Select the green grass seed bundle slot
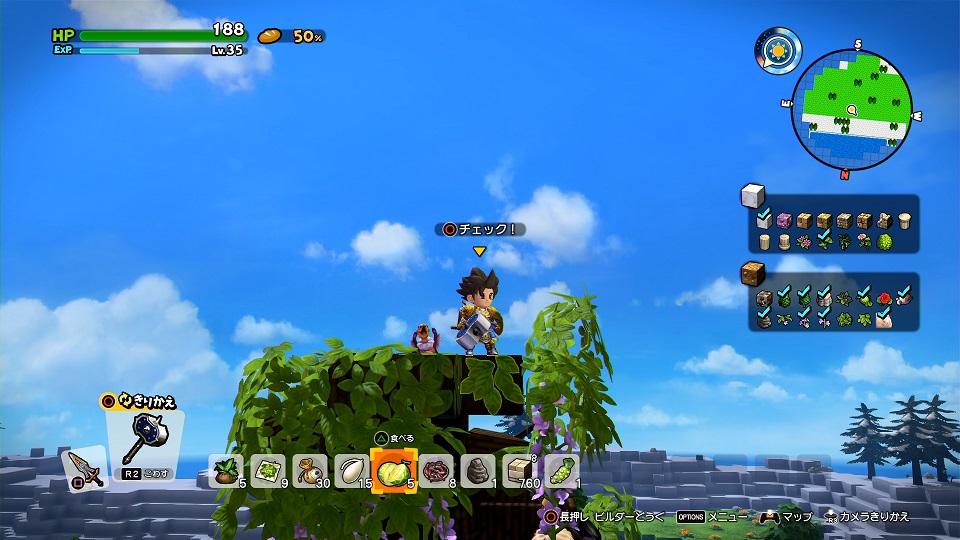 point(560,469)
